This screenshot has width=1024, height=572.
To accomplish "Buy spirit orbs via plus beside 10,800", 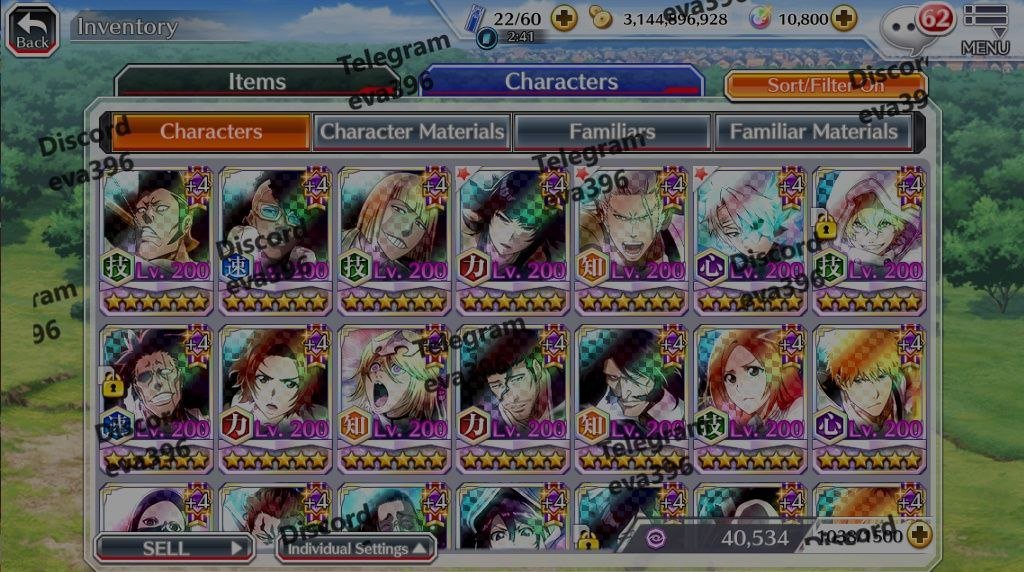I will pos(844,18).
